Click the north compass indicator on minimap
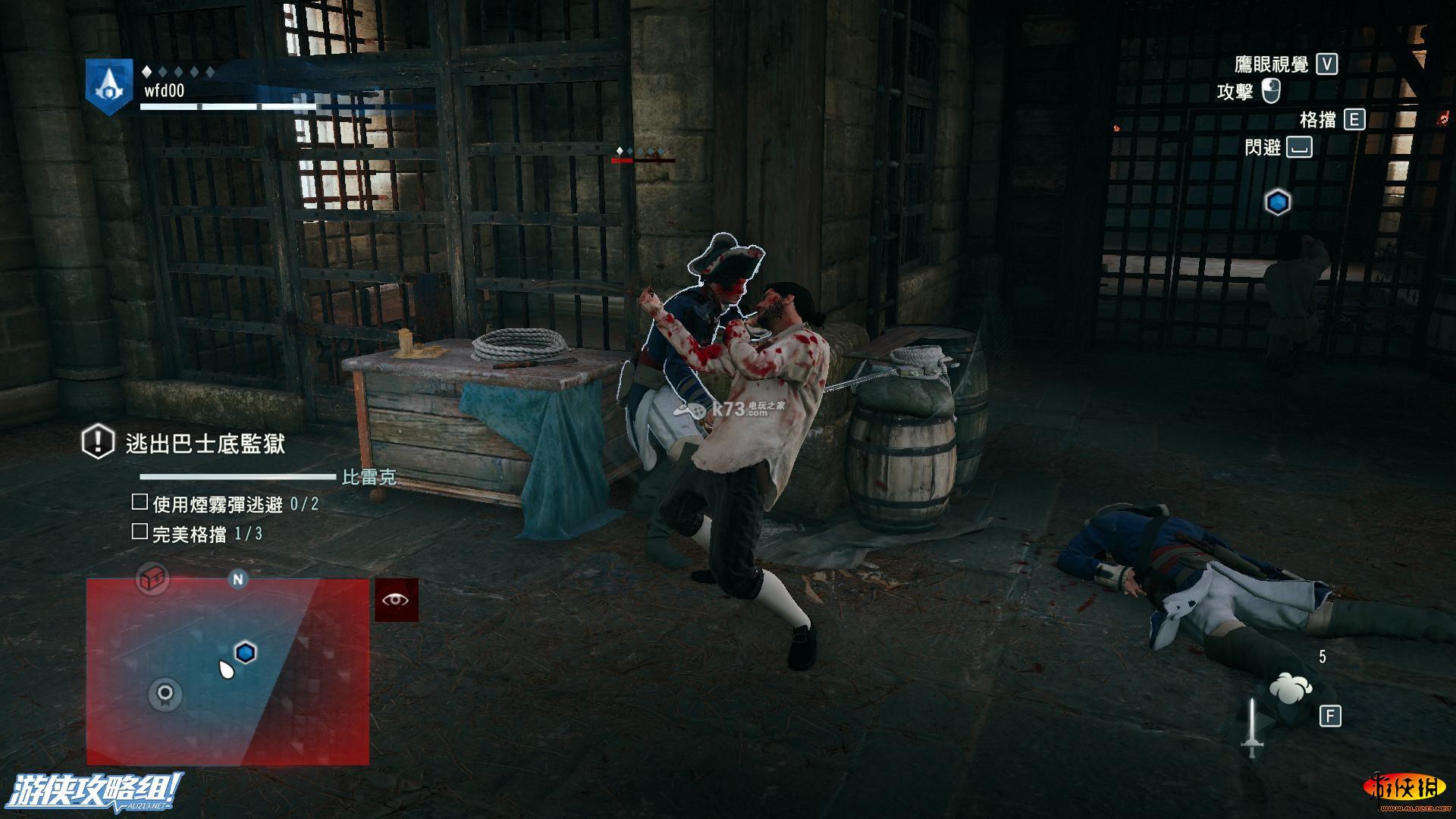Viewport: 1456px width, 819px height. (x=238, y=579)
